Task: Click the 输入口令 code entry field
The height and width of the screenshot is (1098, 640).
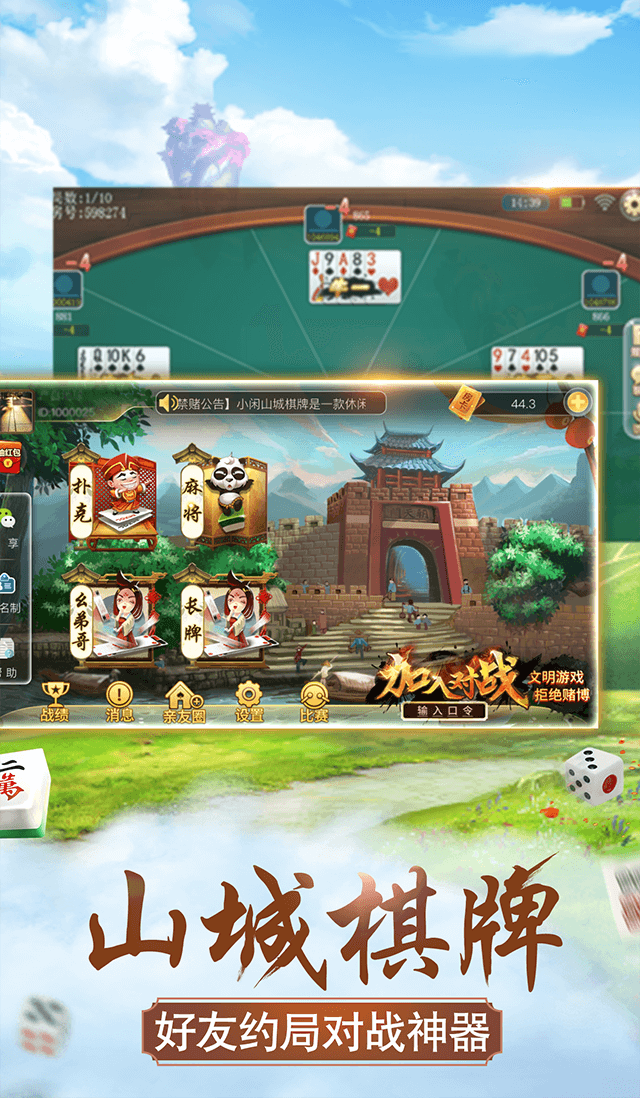Action: pyautogui.click(x=445, y=711)
